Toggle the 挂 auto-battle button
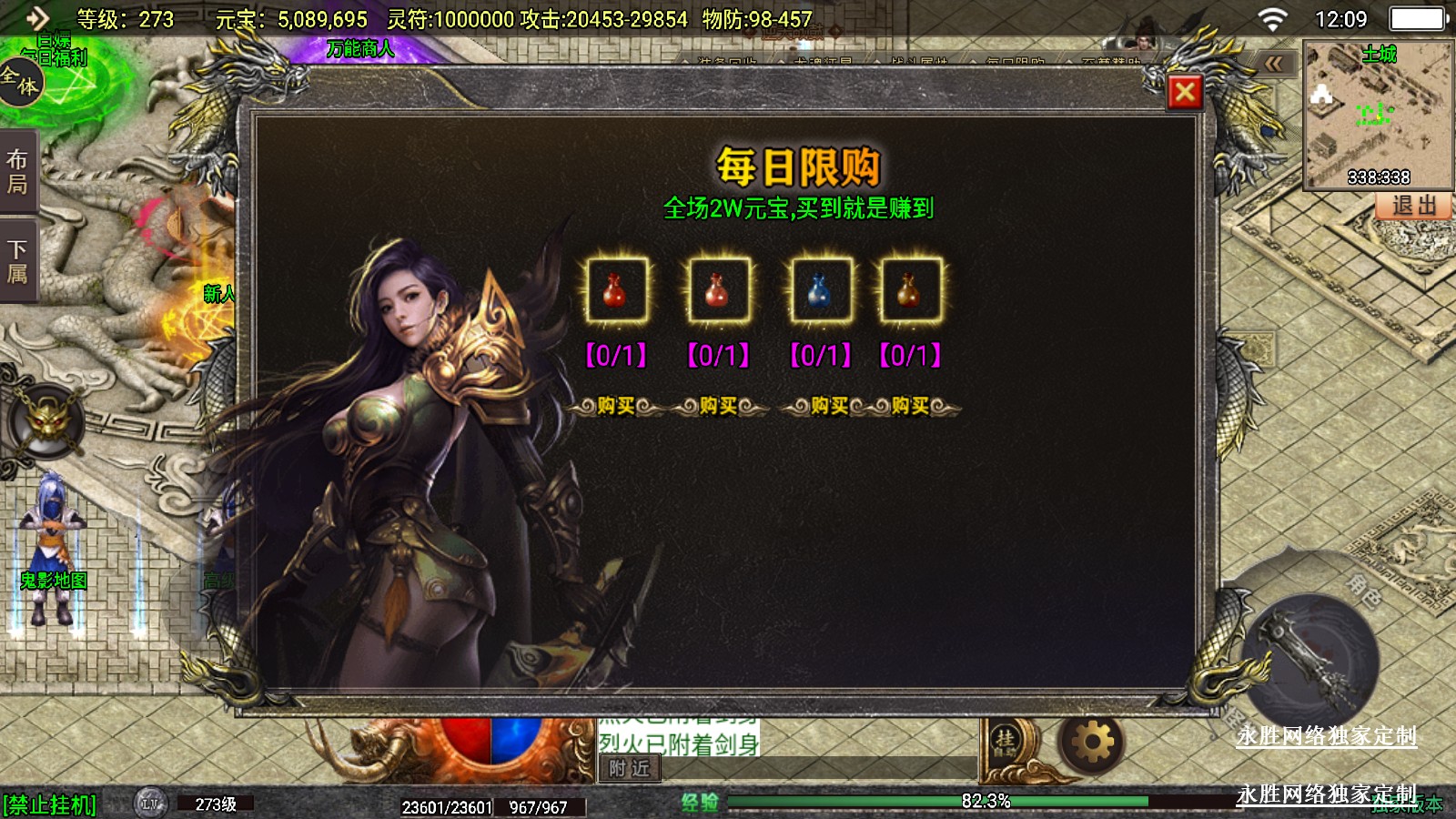This screenshot has height=819, width=1456. (1006, 743)
